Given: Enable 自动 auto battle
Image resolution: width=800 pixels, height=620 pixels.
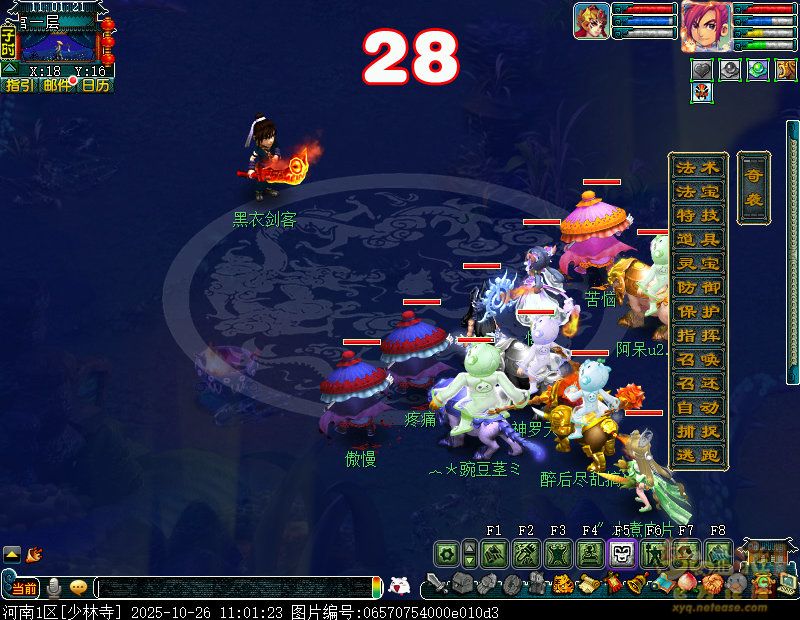Looking at the screenshot, I should [x=697, y=407].
